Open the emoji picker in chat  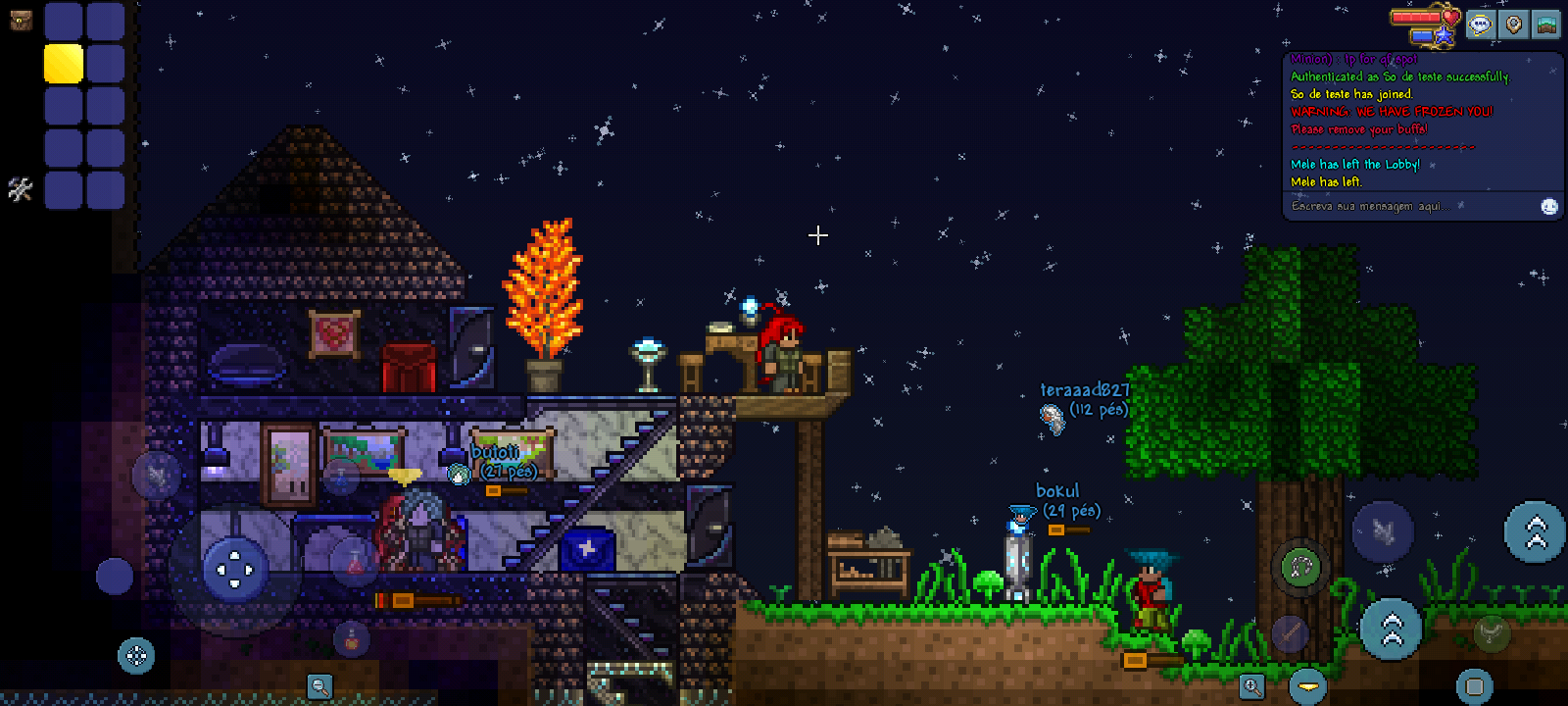pyautogui.click(x=1549, y=207)
